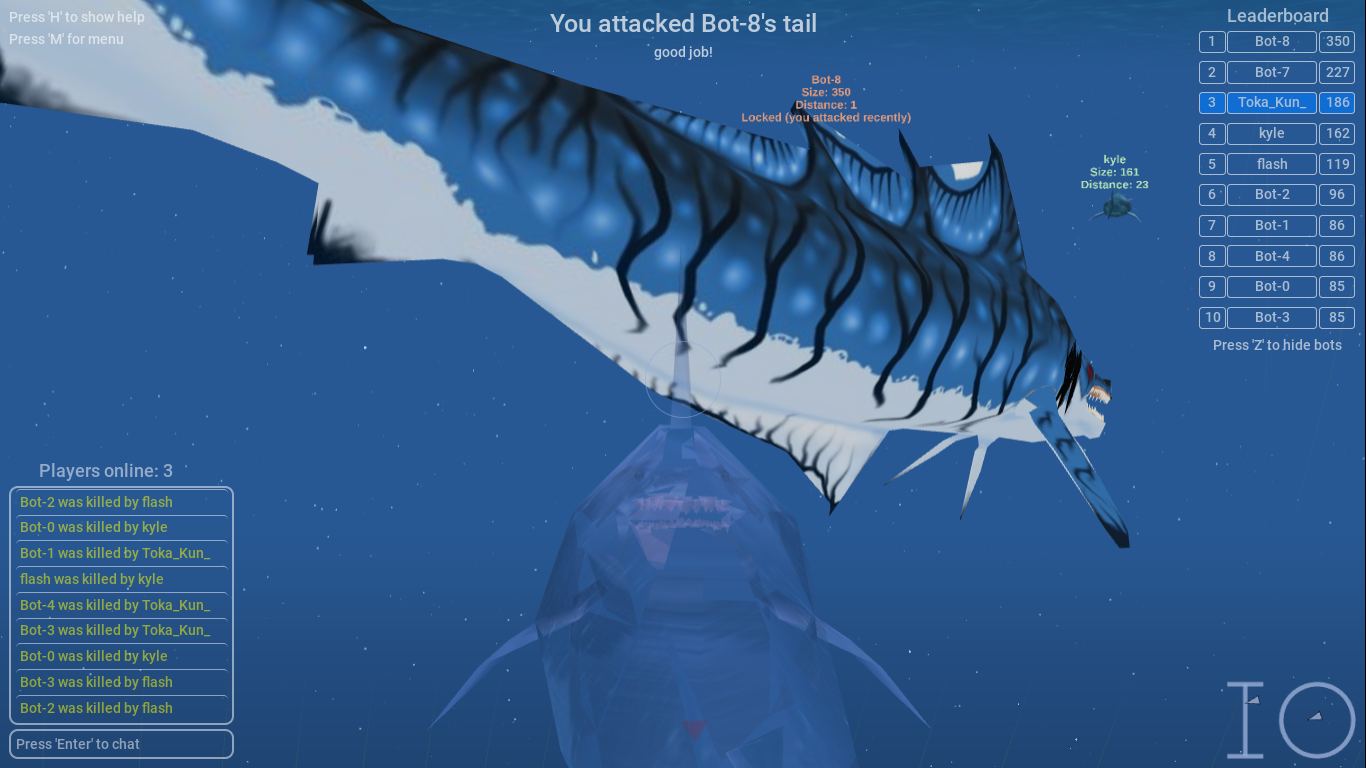Viewport: 1366px width, 768px height.
Task: Toggle bot visibility via Press 'Z' option
Action: coord(1277,344)
